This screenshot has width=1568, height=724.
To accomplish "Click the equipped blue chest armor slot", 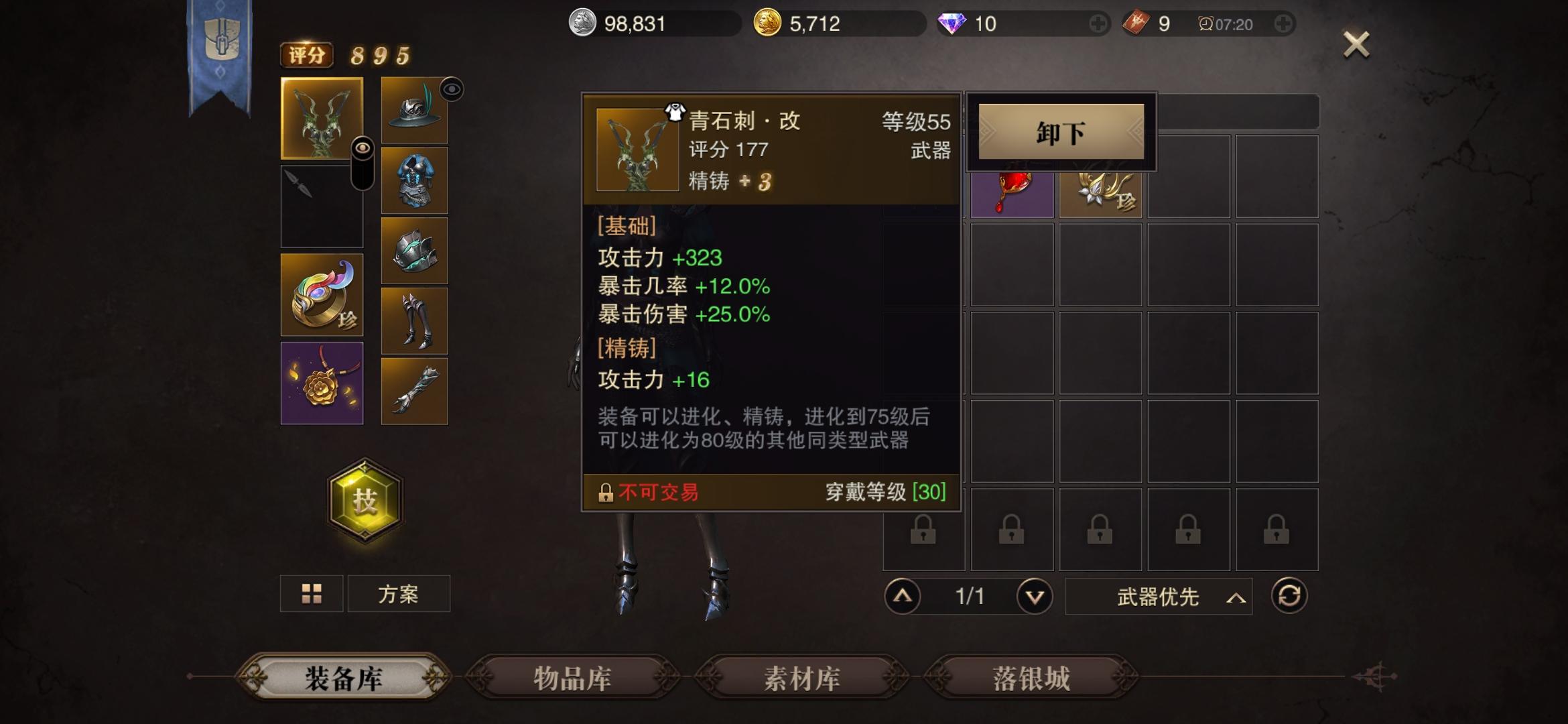I will click(413, 180).
